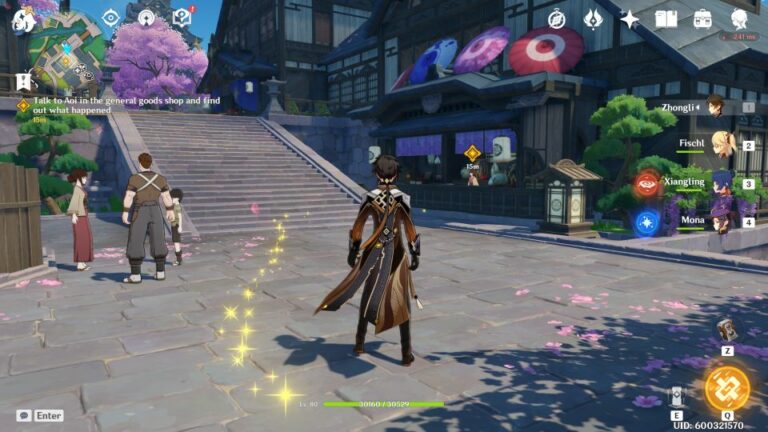Use the Elemental Skill icon
Image resolution: width=768 pixels, height=432 pixels.
tap(677, 396)
